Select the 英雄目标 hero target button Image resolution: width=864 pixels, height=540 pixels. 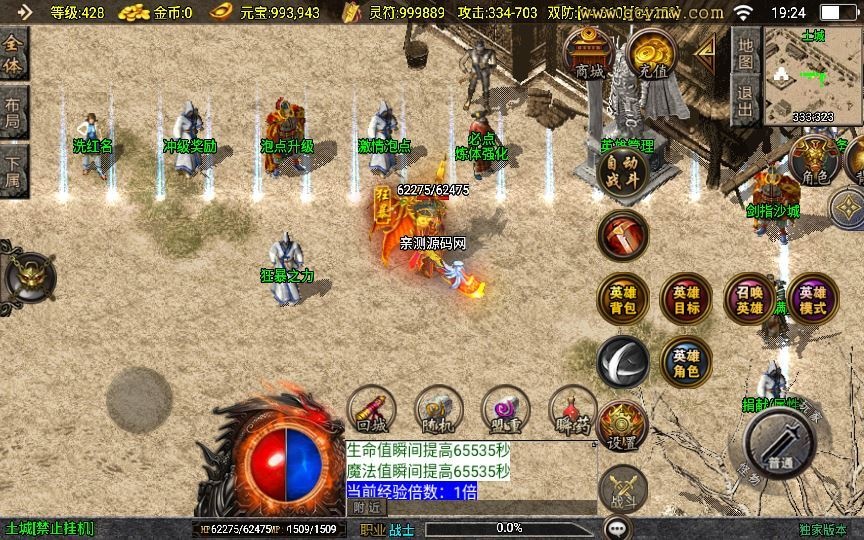pos(686,299)
